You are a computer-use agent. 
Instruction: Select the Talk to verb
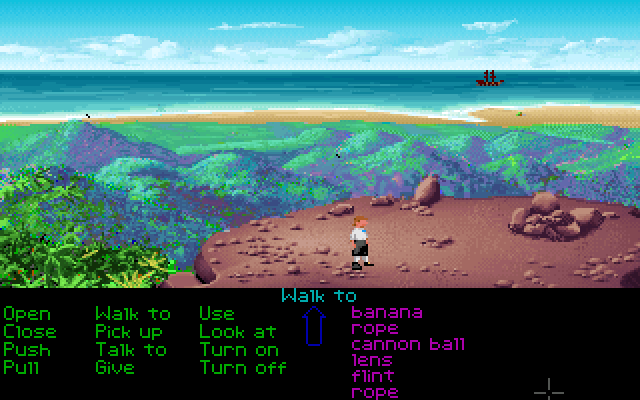click(131, 350)
